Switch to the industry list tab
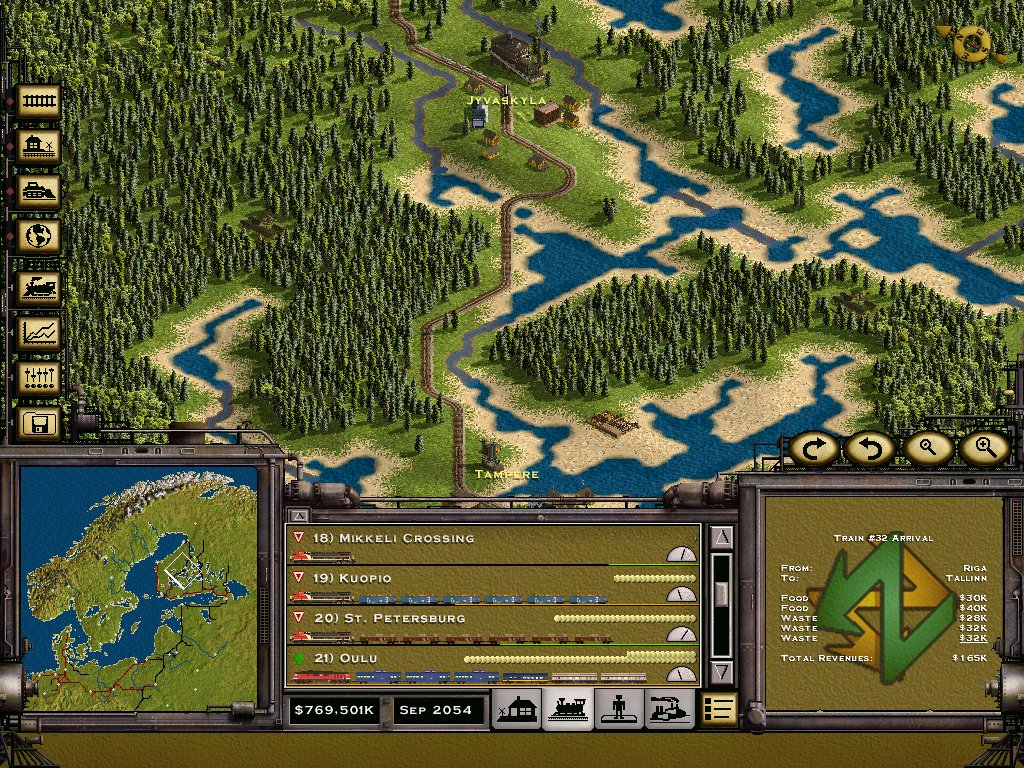 pyautogui.click(x=669, y=708)
